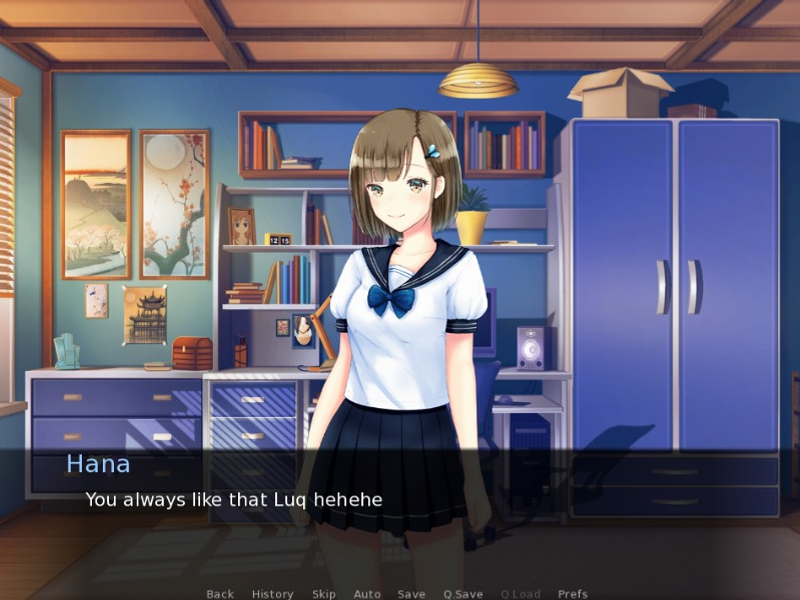Open the History log
This screenshot has height=600, width=800.
272,594
